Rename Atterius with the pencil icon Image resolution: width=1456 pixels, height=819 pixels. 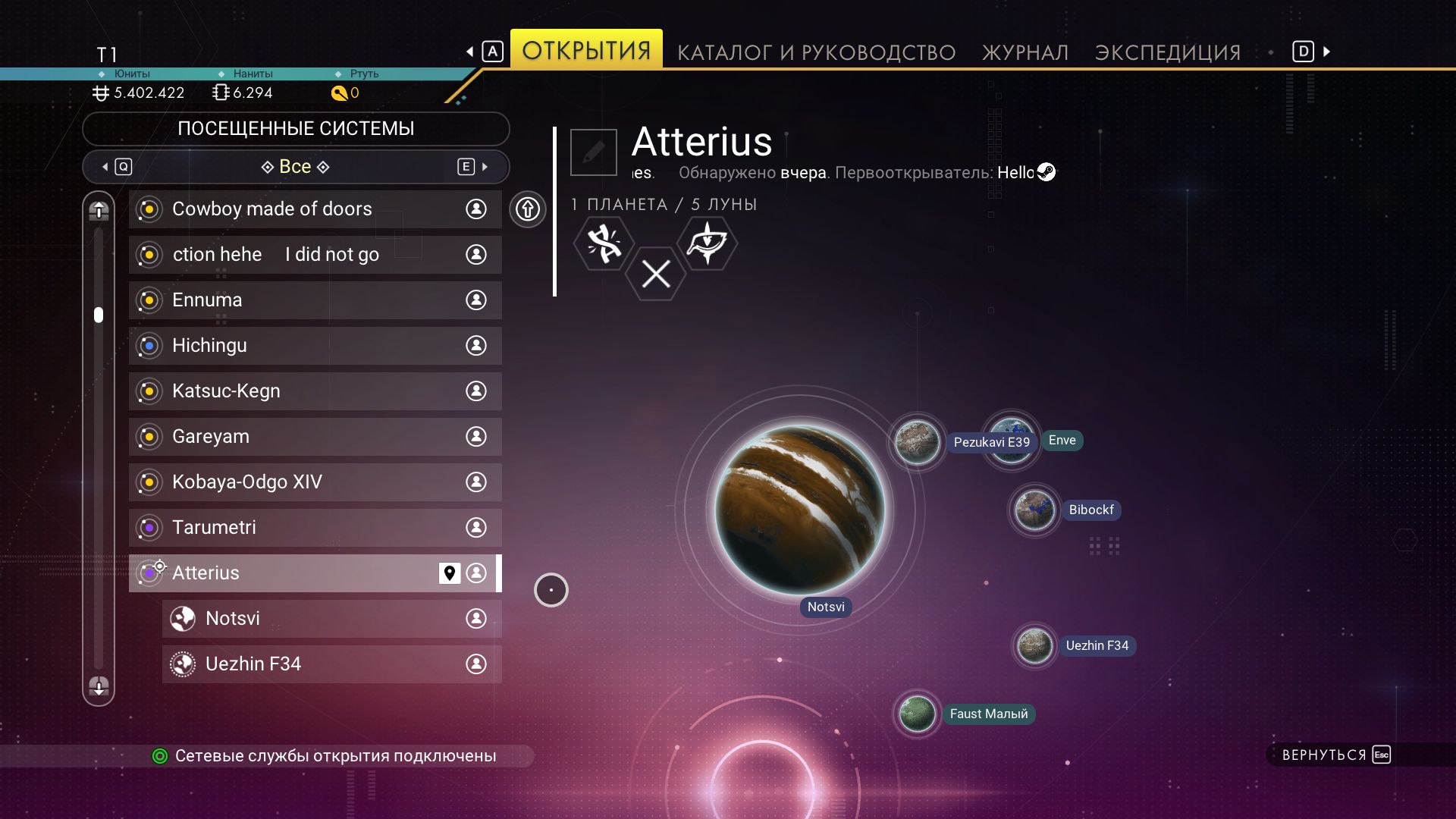tap(593, 152)
